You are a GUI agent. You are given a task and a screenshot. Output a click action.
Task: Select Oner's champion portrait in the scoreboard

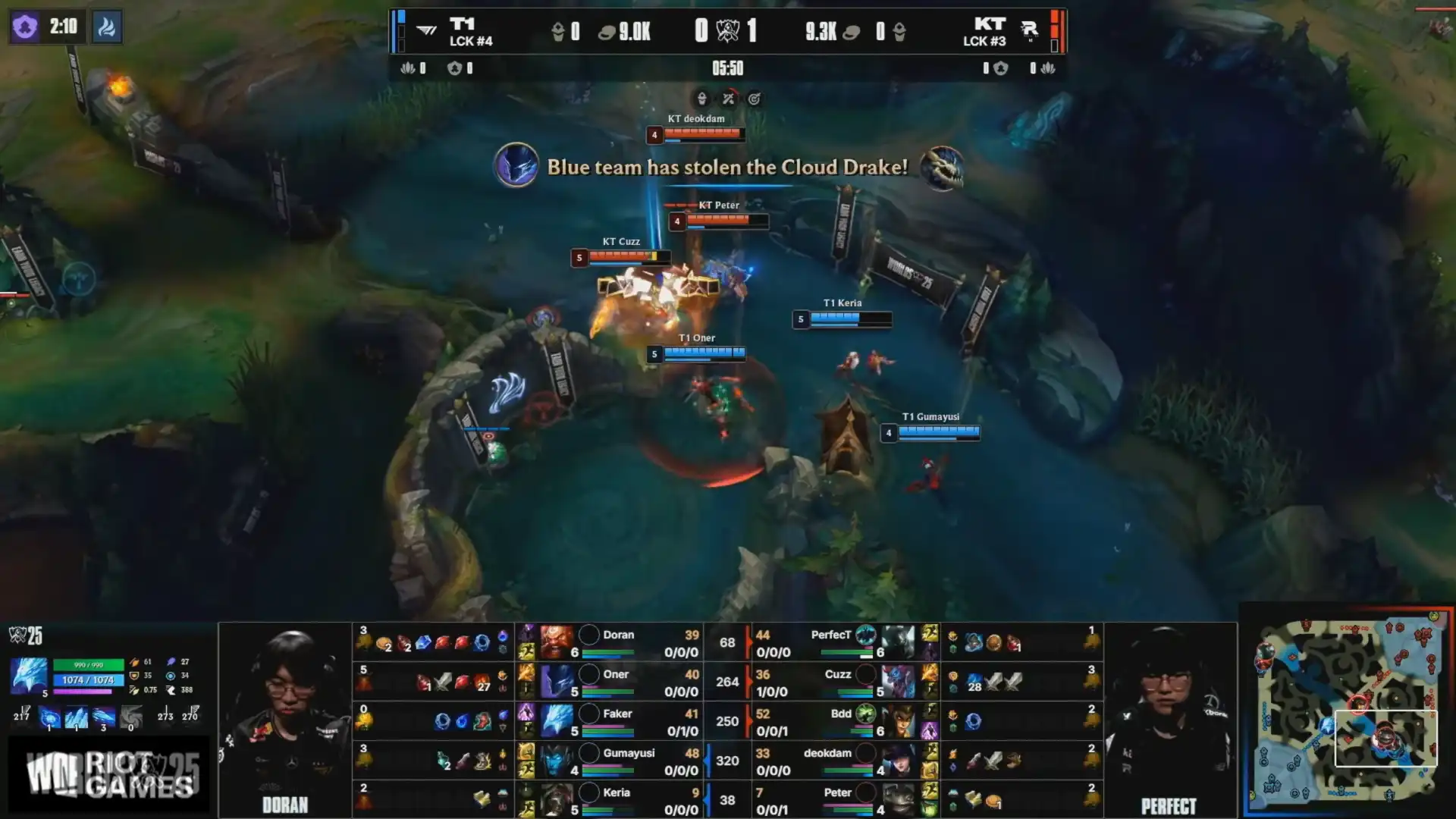tap(557, 682)
